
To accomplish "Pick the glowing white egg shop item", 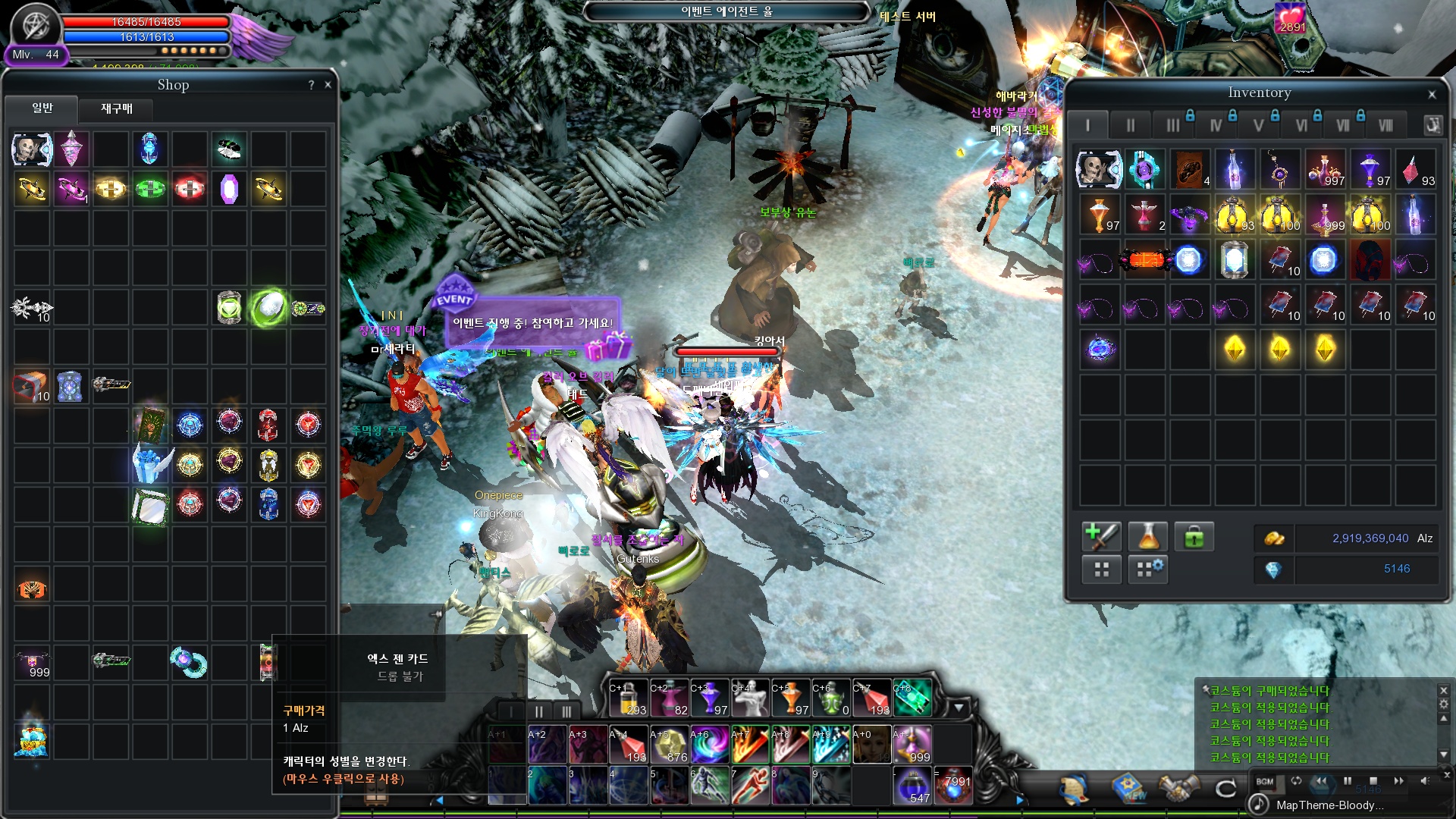I will tap(268, 307).
